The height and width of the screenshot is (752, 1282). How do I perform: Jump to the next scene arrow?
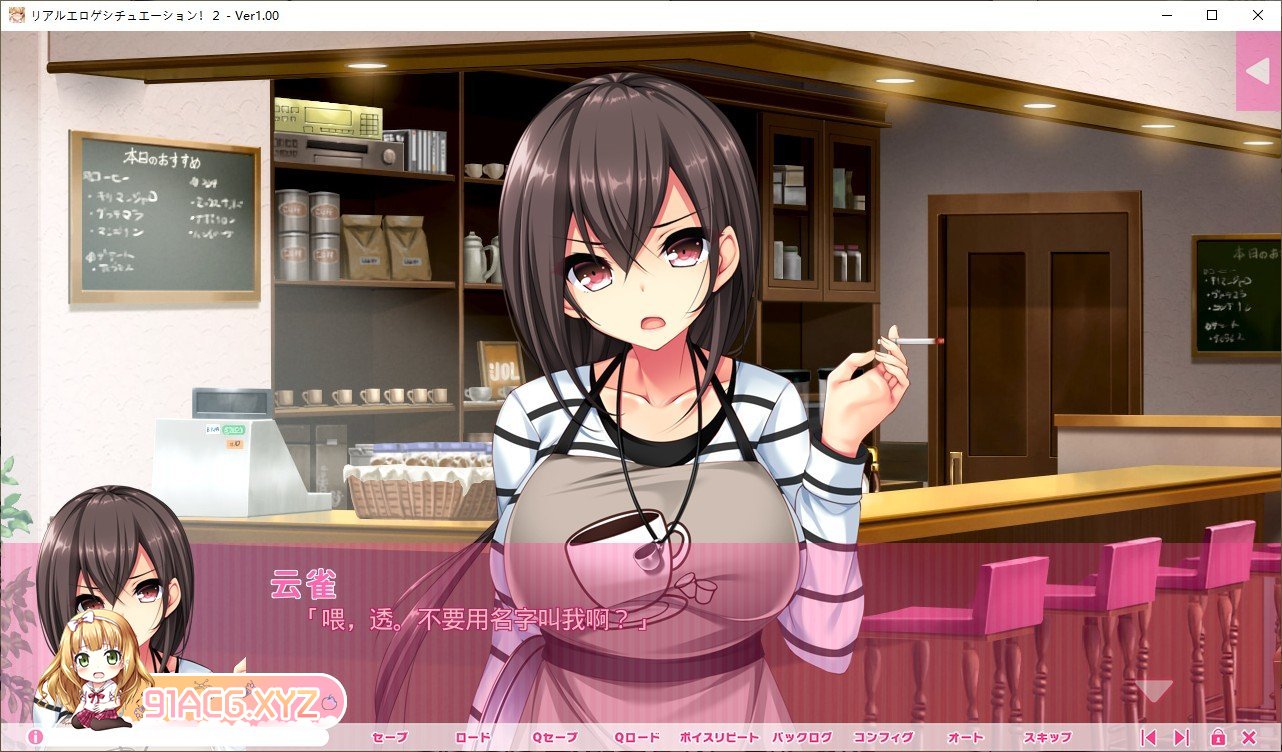point(1181,738)
